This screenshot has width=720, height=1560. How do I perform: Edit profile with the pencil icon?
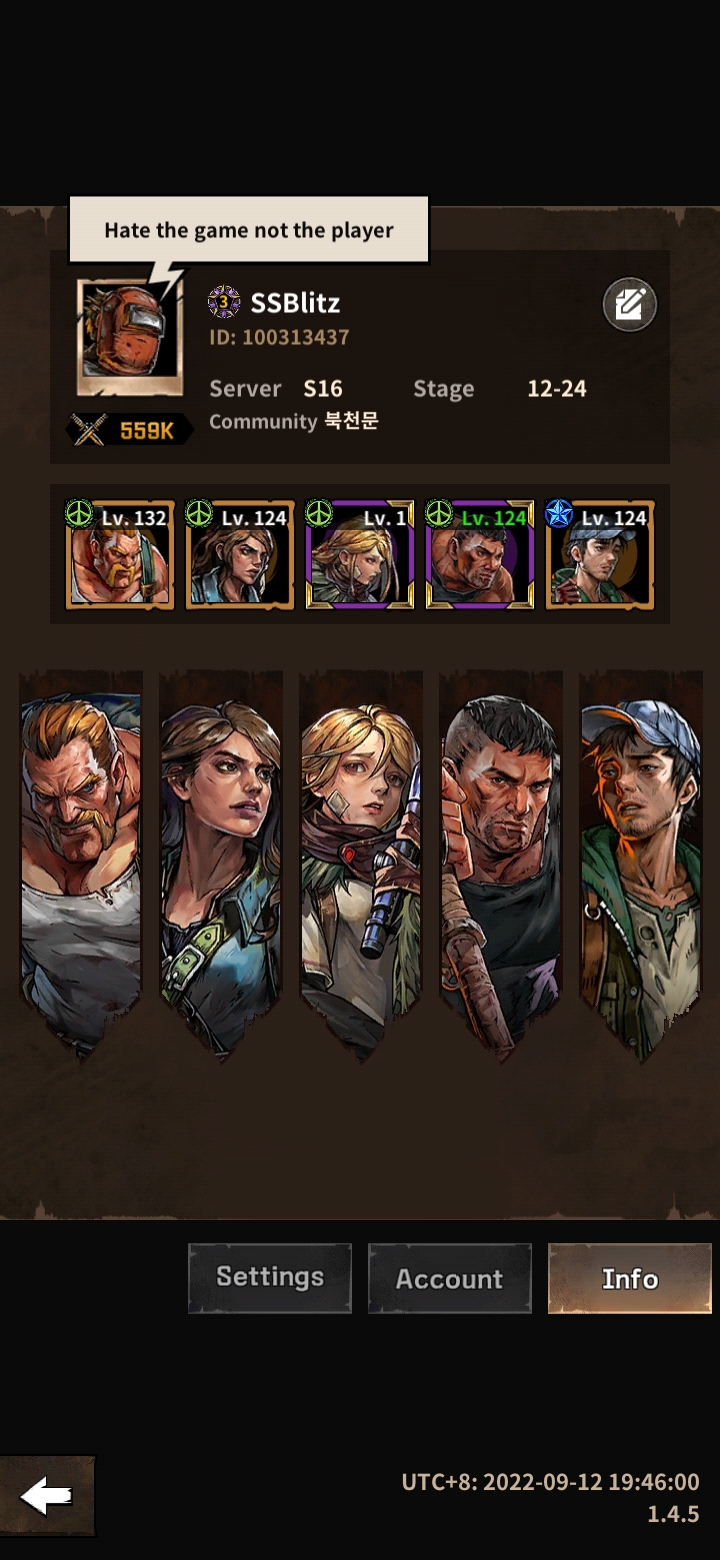pos(629,305)
